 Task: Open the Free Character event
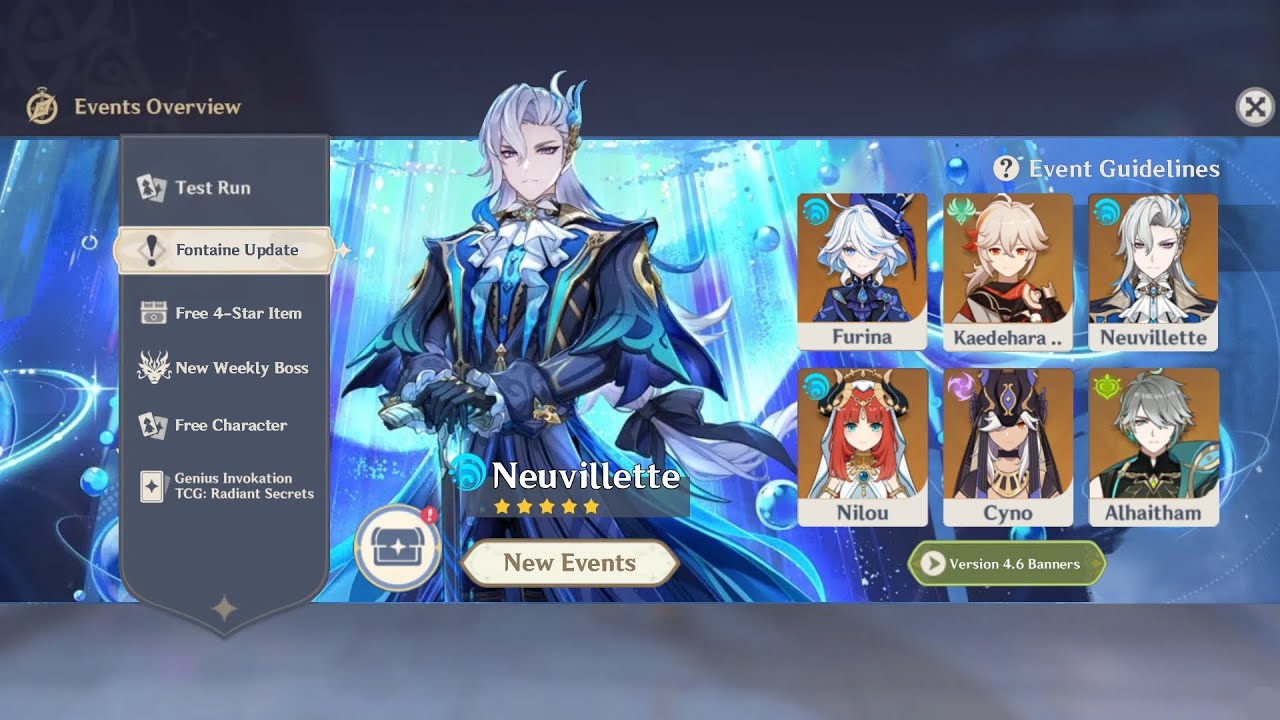(230, 425)
